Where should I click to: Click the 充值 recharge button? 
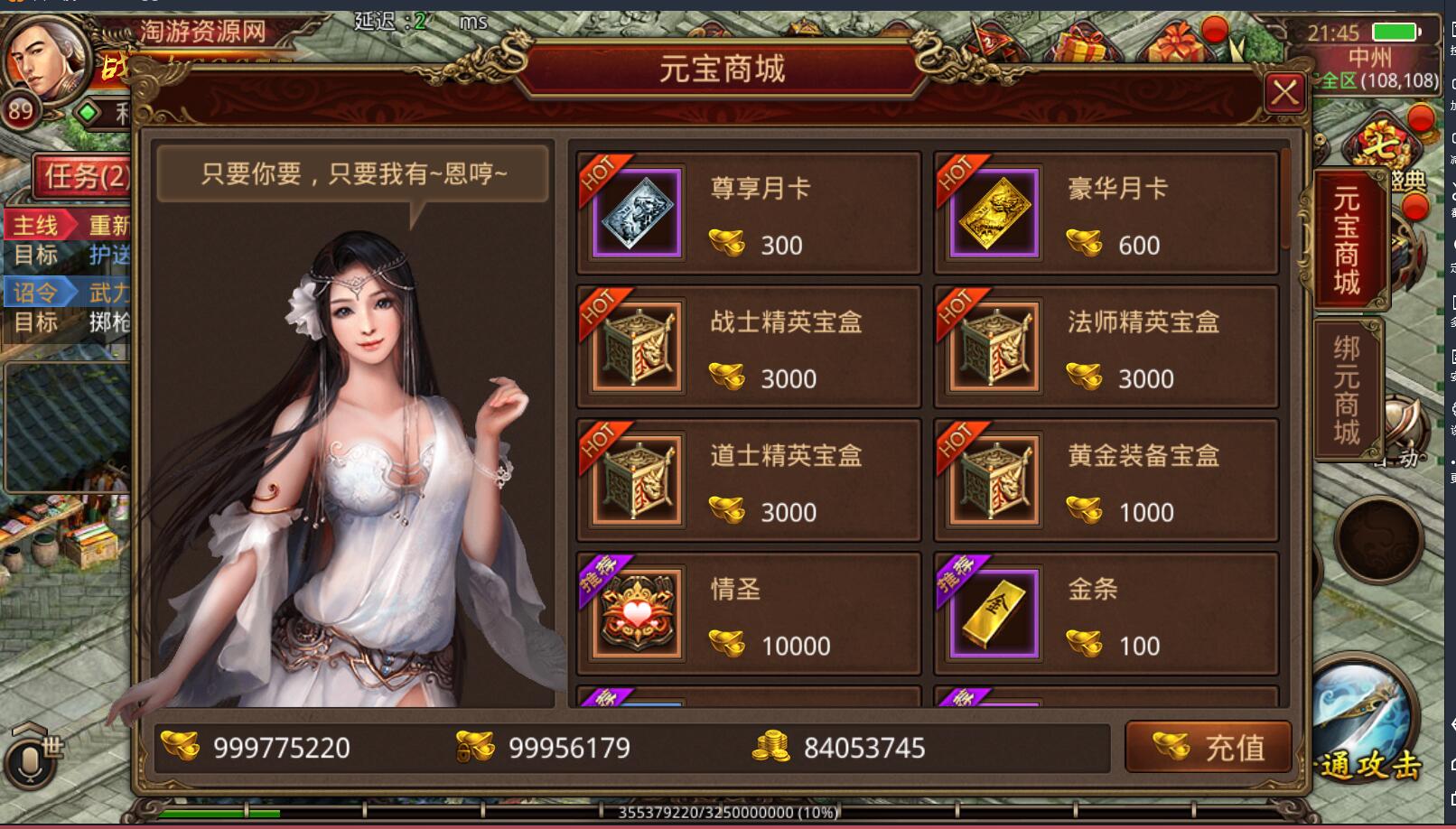point(1209,747)
